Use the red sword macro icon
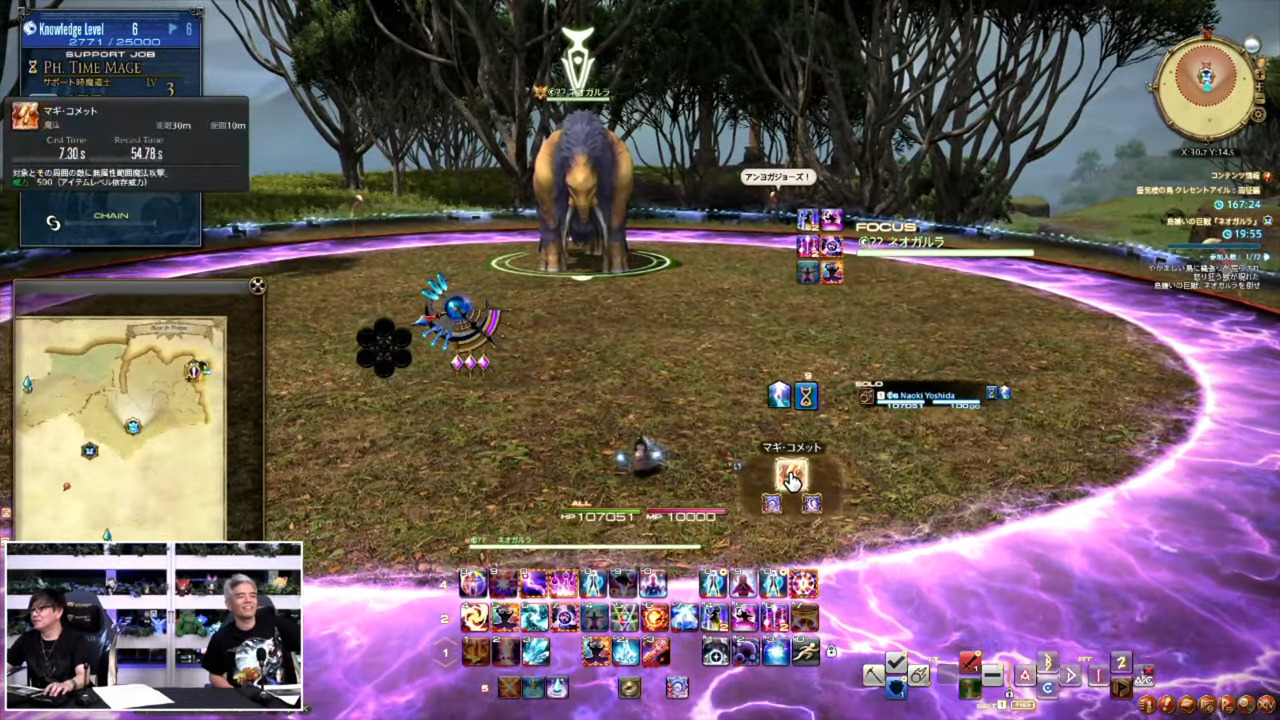The width and height of the screenshot is (1280, 720). point(969,663)
